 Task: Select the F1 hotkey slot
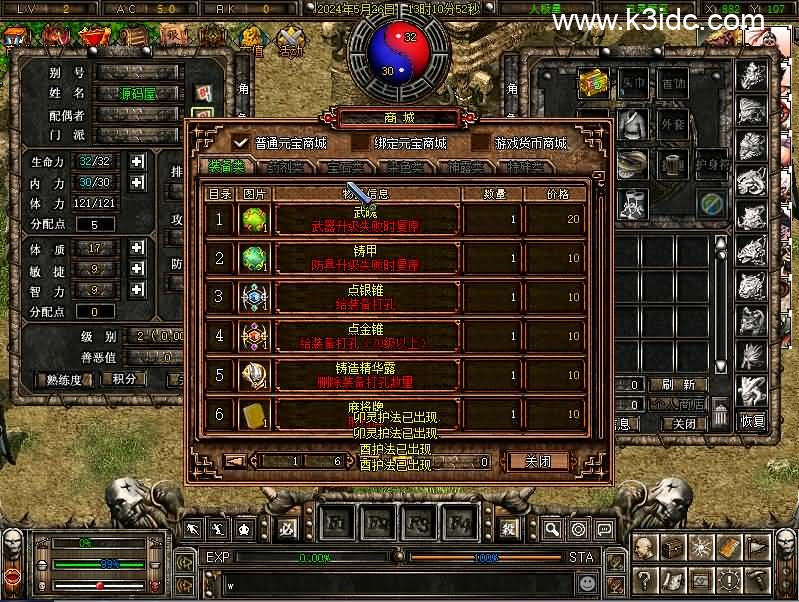tap(336, 523)
